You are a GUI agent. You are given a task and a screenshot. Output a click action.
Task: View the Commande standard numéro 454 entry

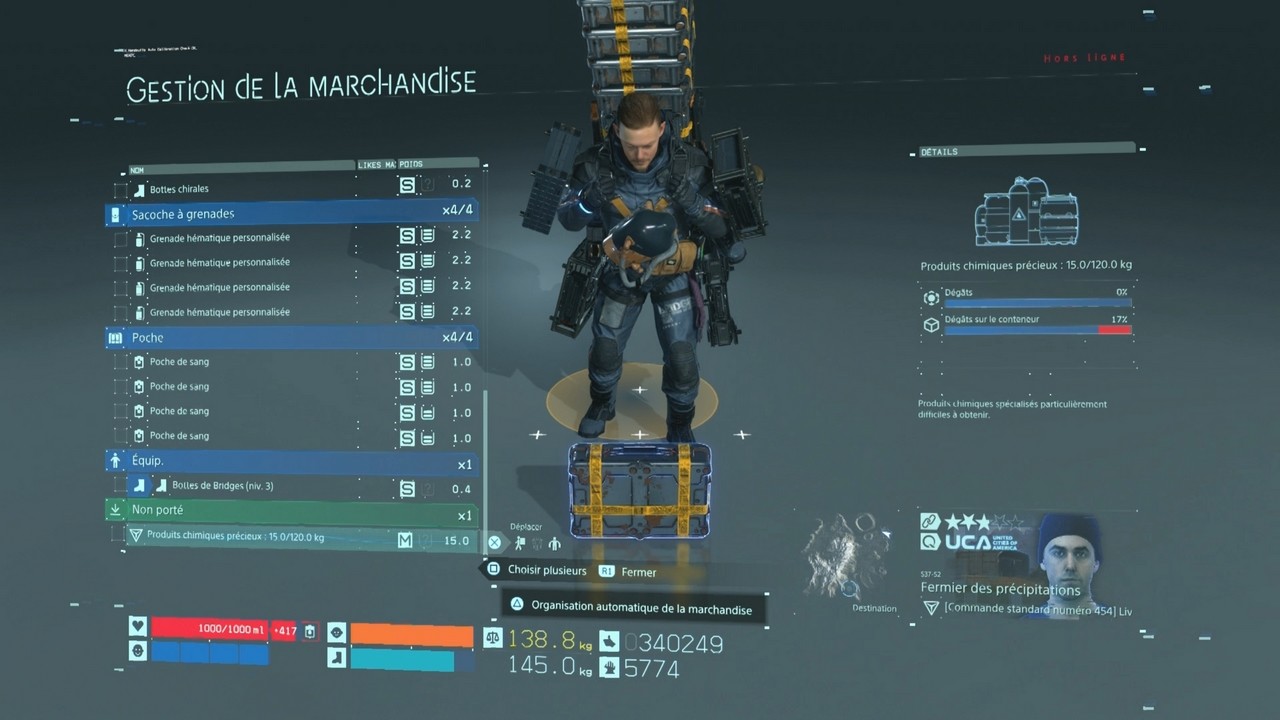pyautogui.click(x=1036, y=609)
